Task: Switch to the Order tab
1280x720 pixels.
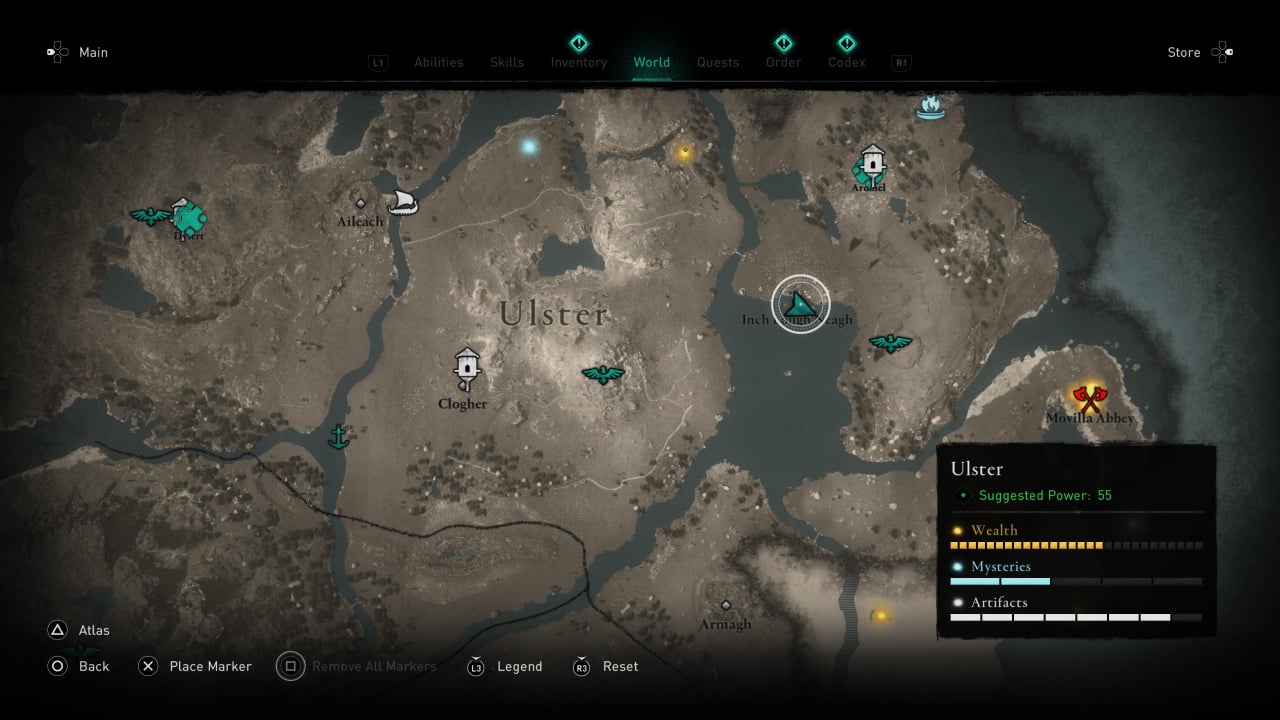Action: click(783, 62)
